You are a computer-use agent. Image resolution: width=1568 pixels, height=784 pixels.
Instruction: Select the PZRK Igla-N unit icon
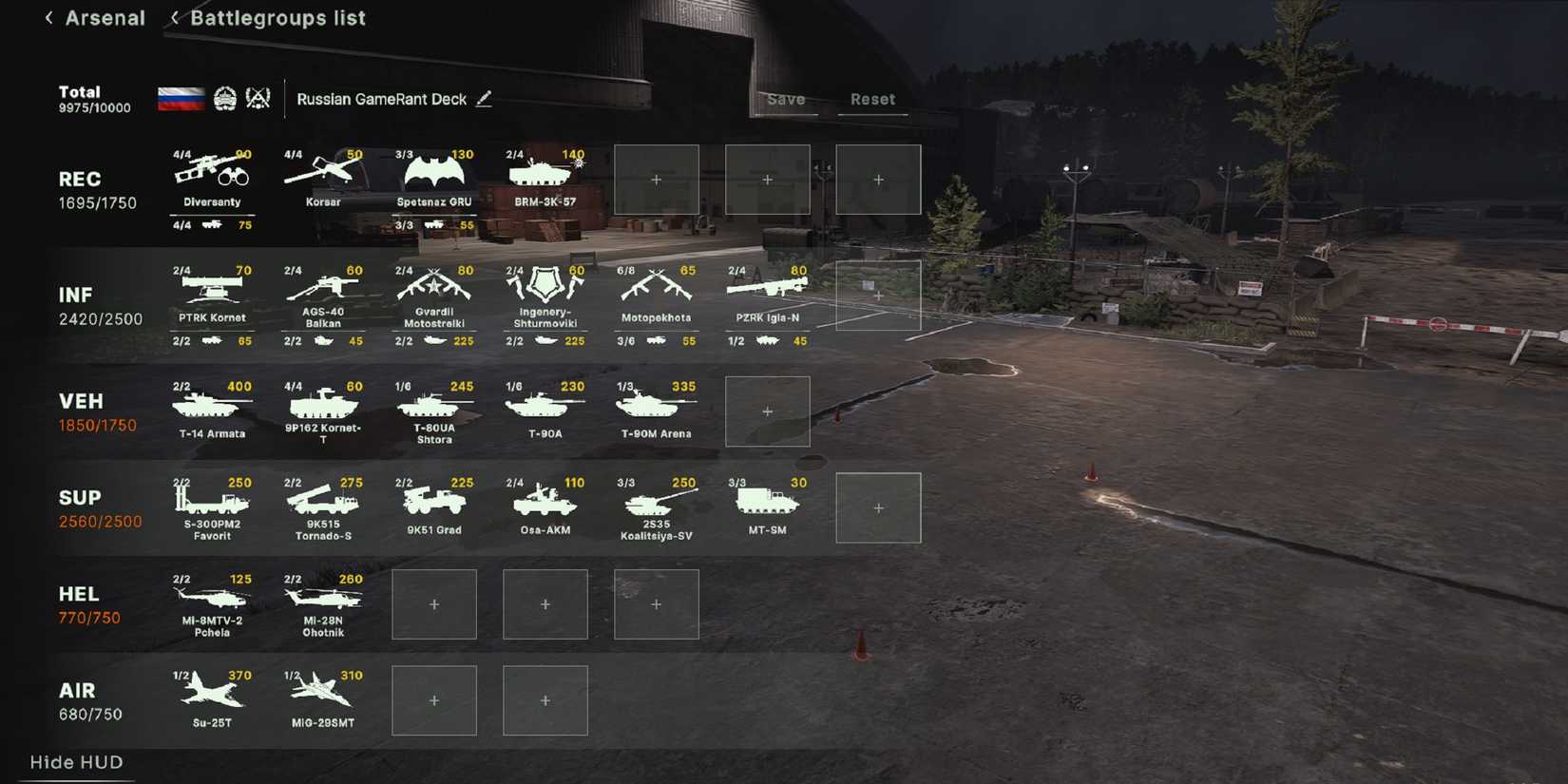(768, 290)
